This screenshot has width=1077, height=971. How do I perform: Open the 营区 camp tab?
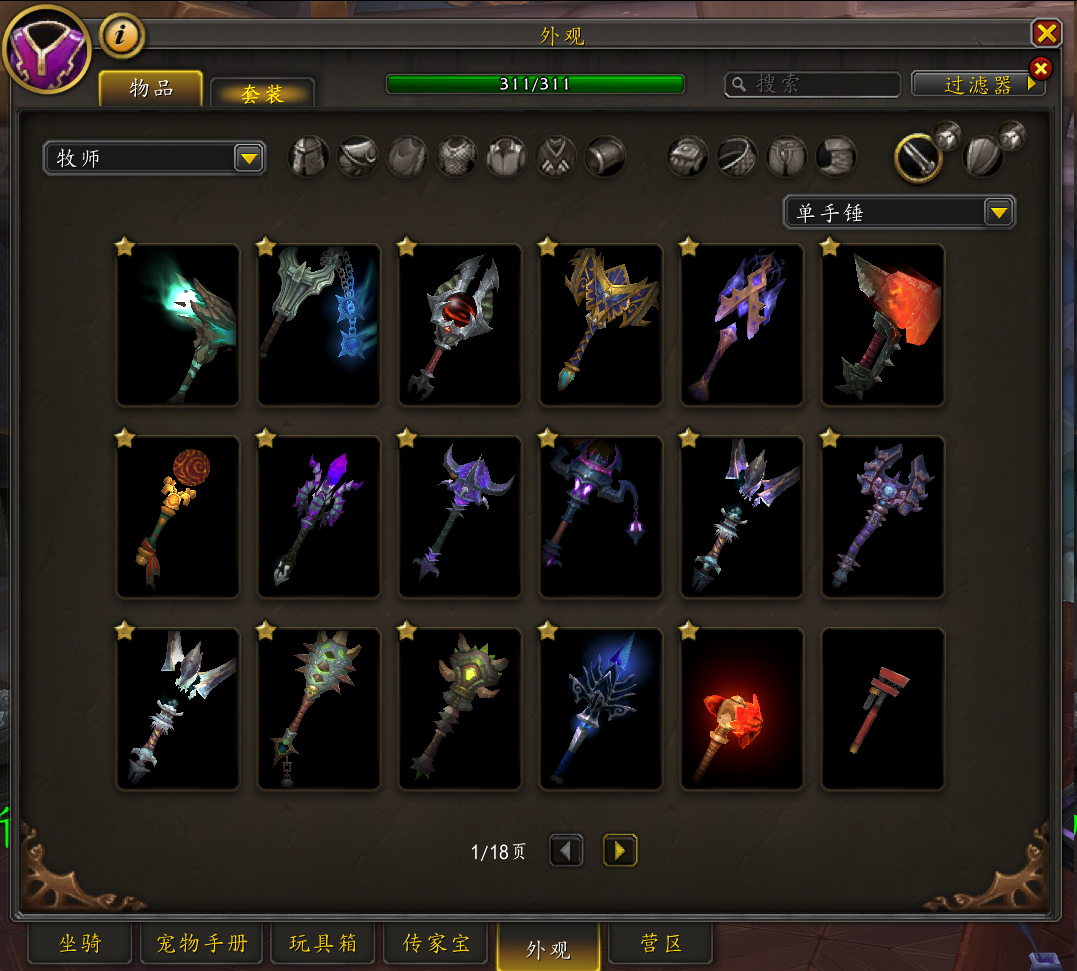tap(661, 943)
